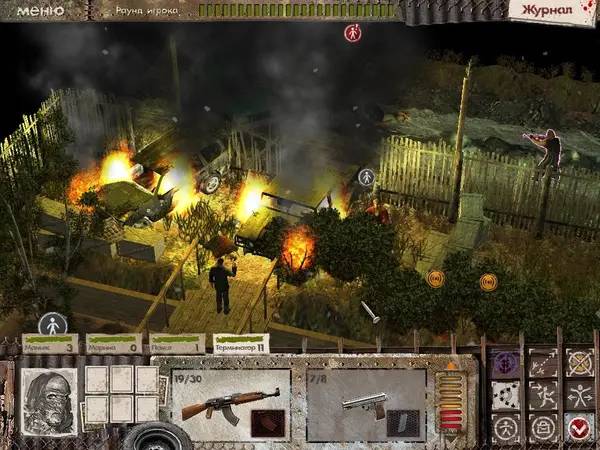Open the Меню button
This screenshot has height=450, width=600.
point(41,10)
